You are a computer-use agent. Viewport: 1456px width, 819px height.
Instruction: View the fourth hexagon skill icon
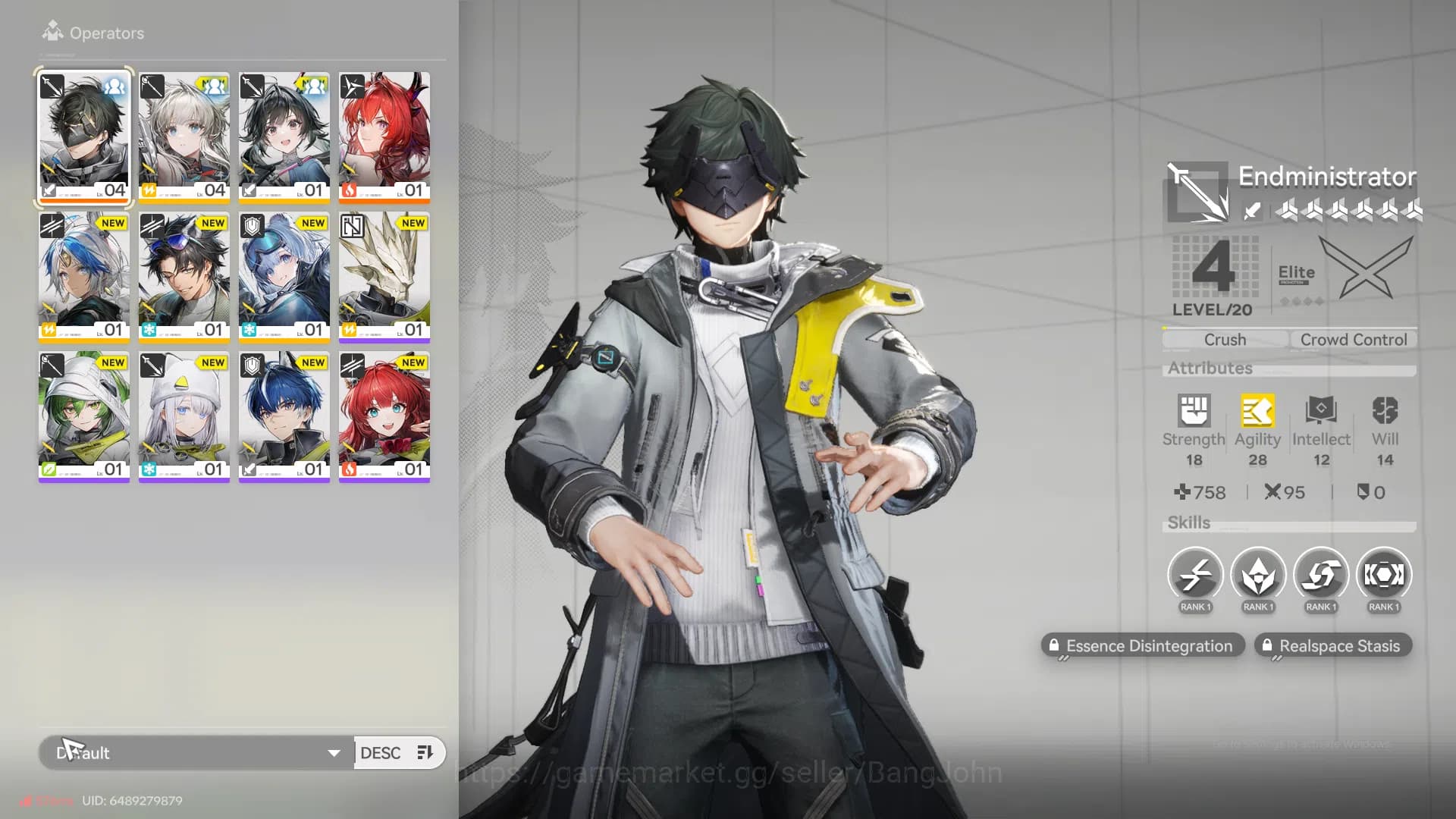click(x=1384, y=576)
